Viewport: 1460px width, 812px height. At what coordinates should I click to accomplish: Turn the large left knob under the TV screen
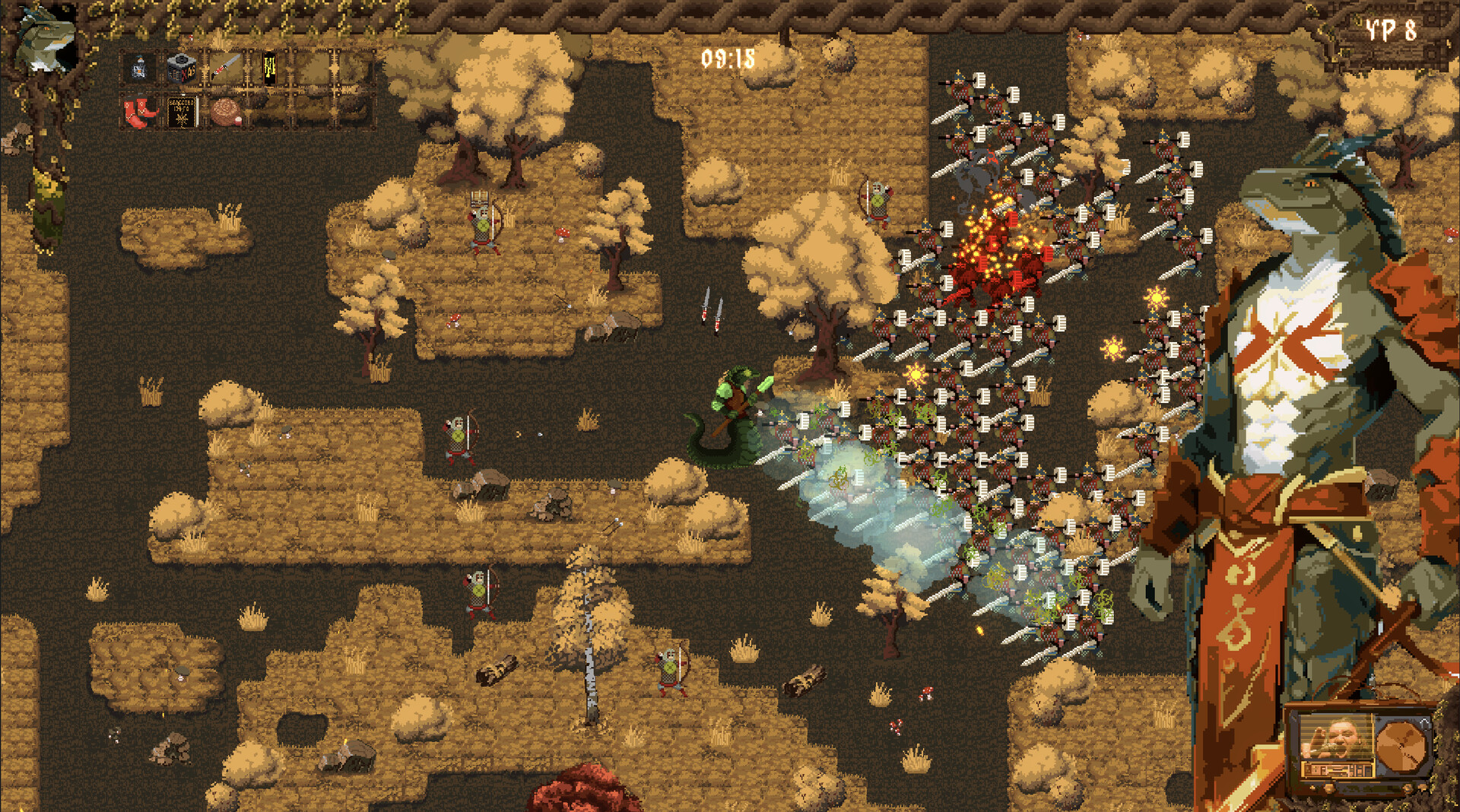[x=1329, y=788]
